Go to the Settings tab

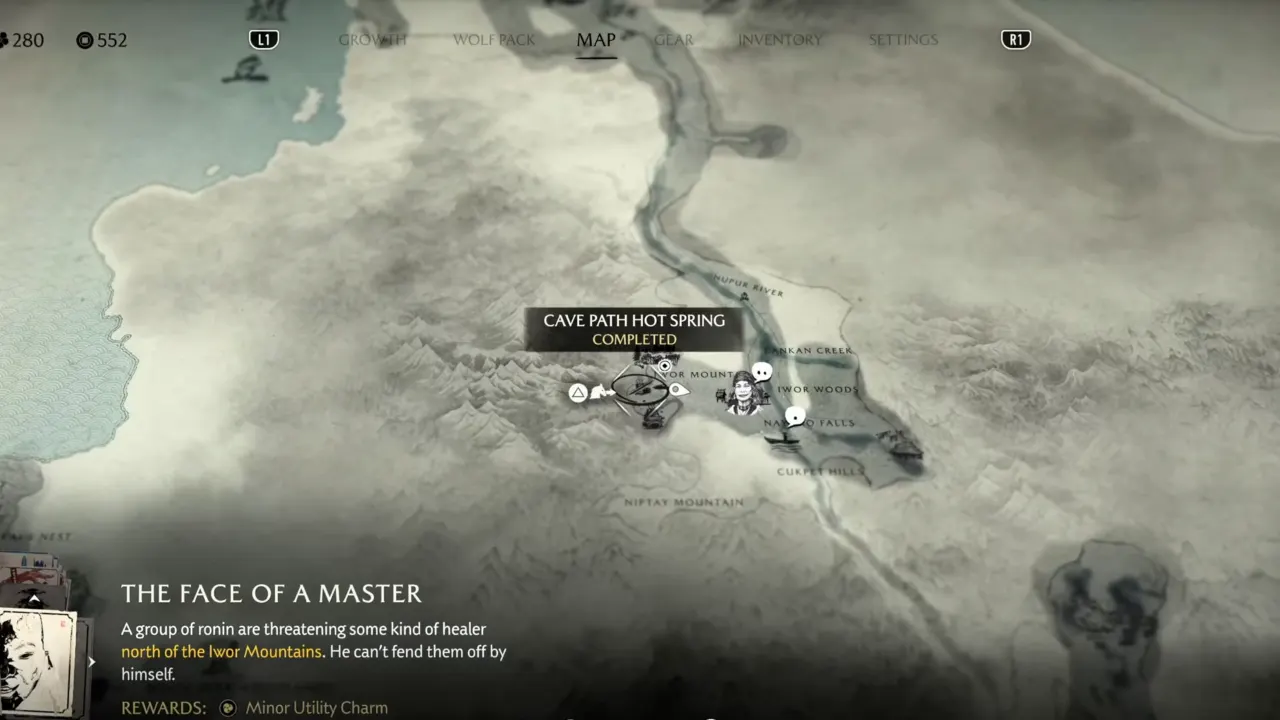[903, 40]
